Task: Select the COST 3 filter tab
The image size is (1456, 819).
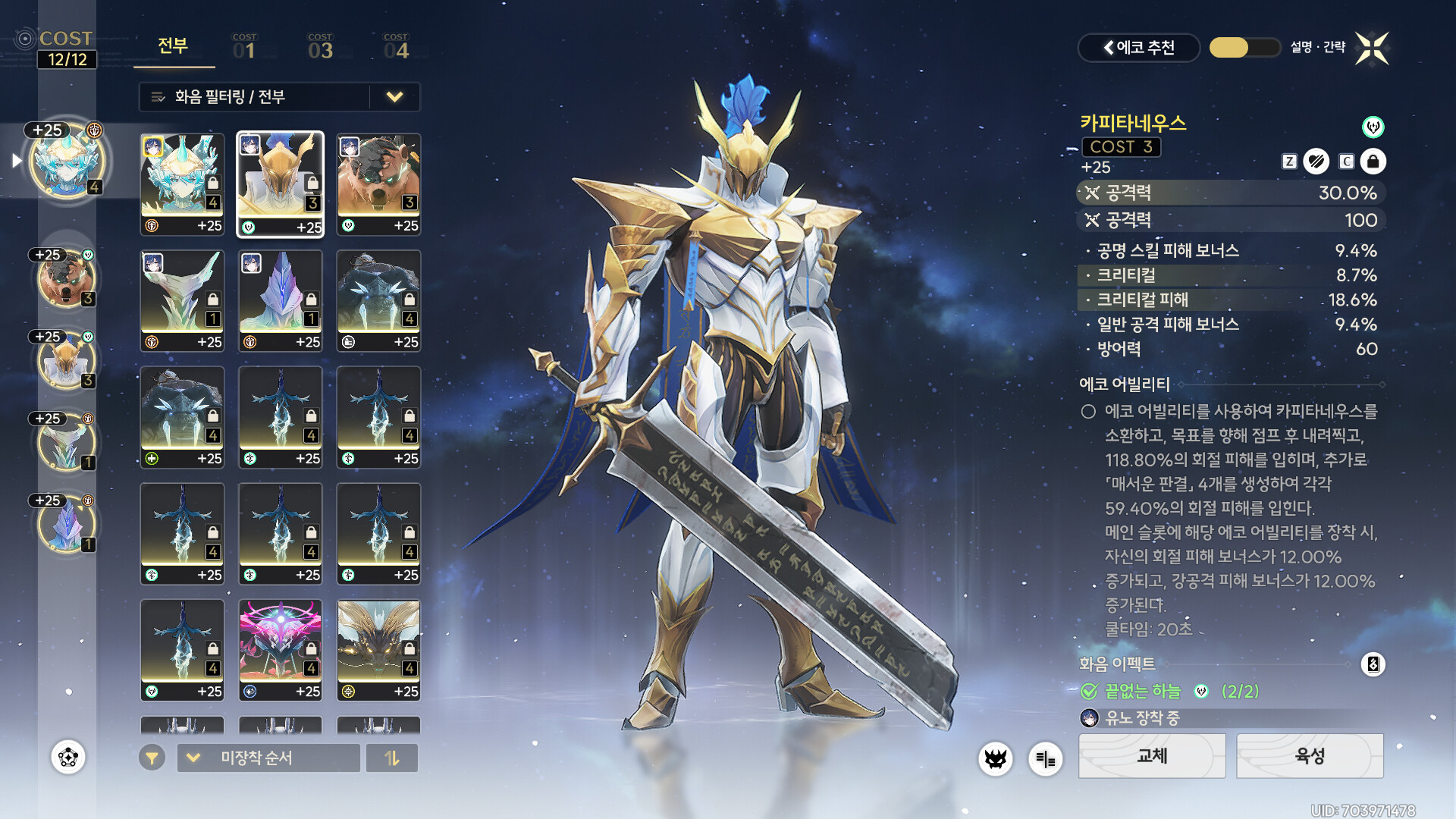Action: [x=320, y=48]
